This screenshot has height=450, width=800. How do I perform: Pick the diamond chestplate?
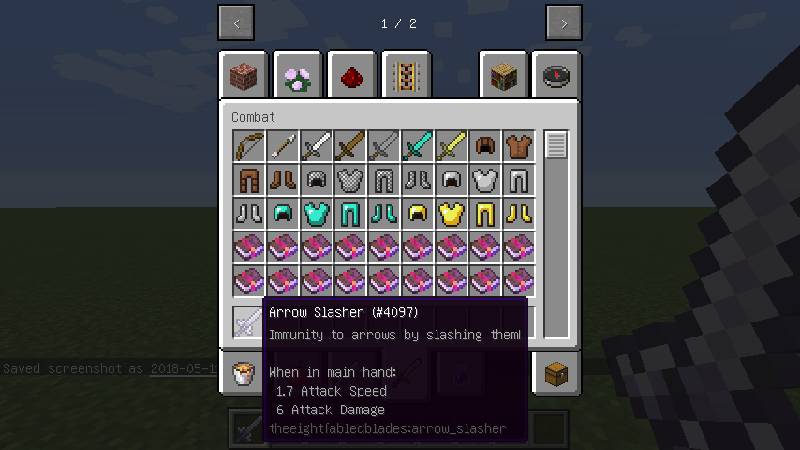pos(317,214)
